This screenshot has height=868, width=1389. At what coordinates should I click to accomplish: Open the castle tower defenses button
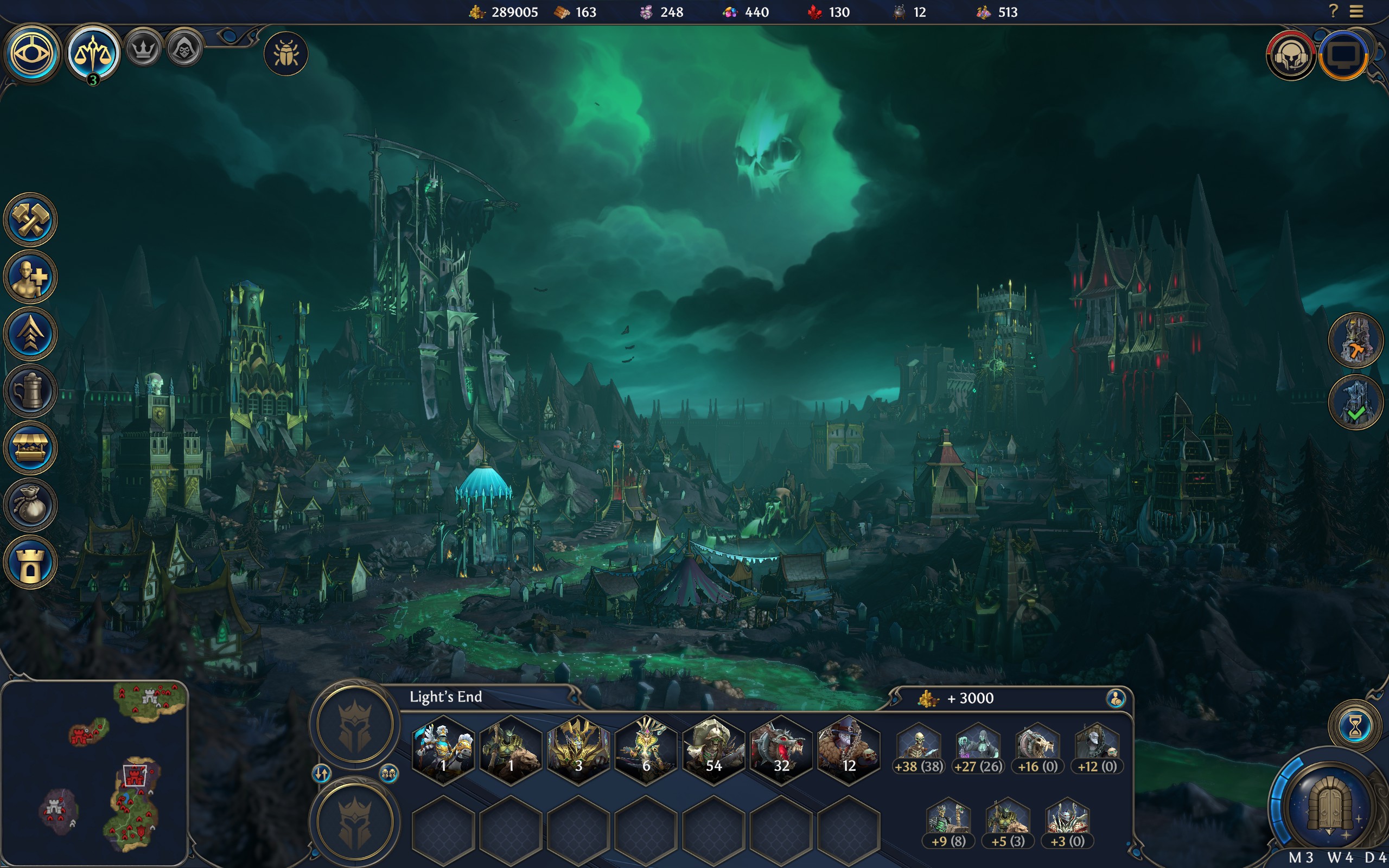coord(30,563)
